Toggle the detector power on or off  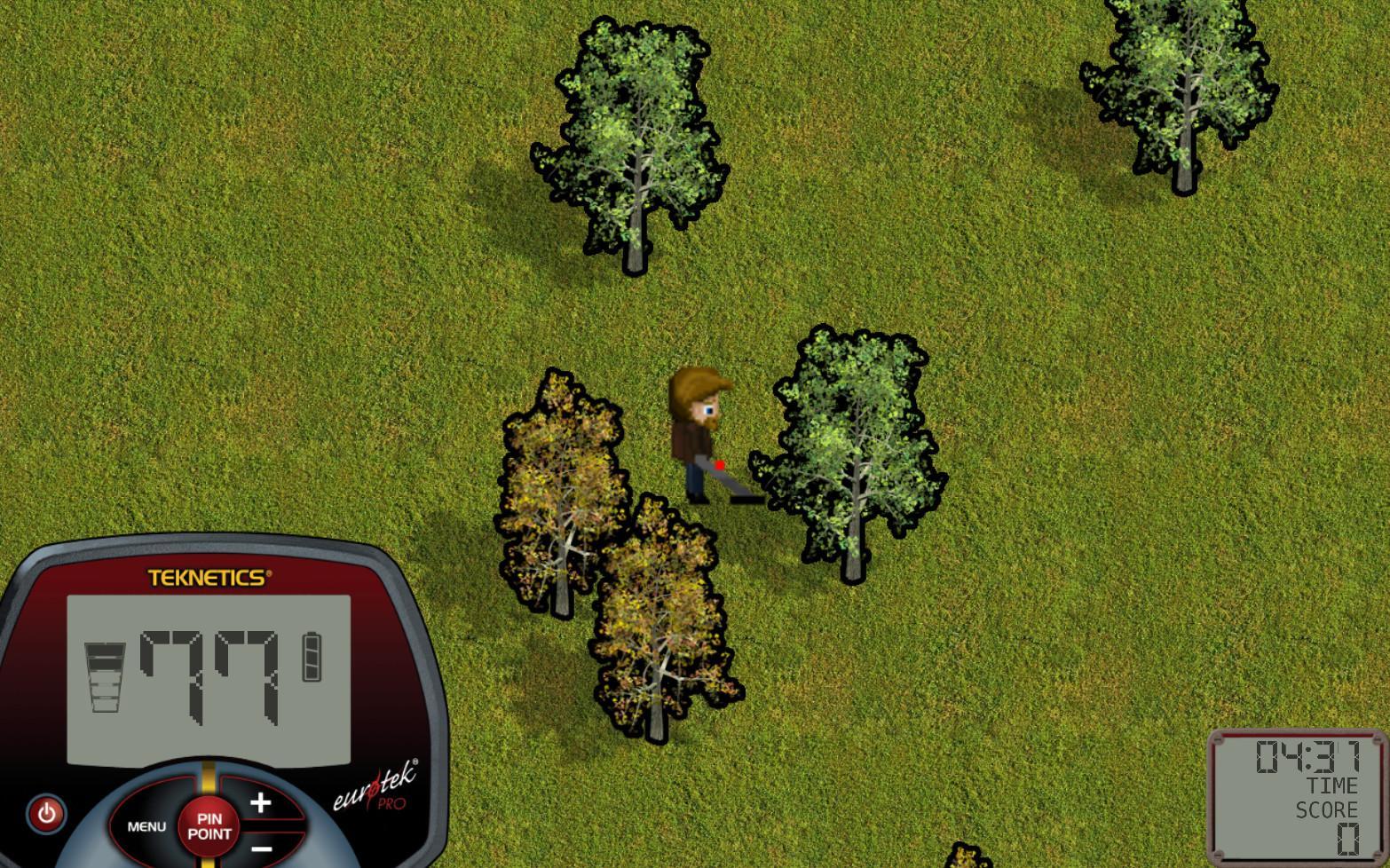[x=46, y=811]
